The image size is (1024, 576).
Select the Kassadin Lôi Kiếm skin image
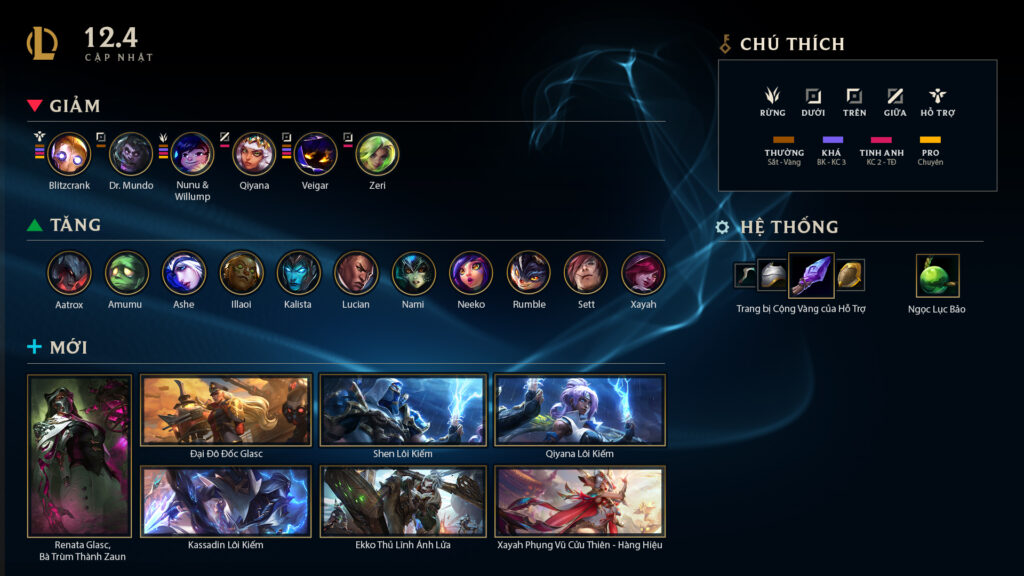(x=226, y=502)
